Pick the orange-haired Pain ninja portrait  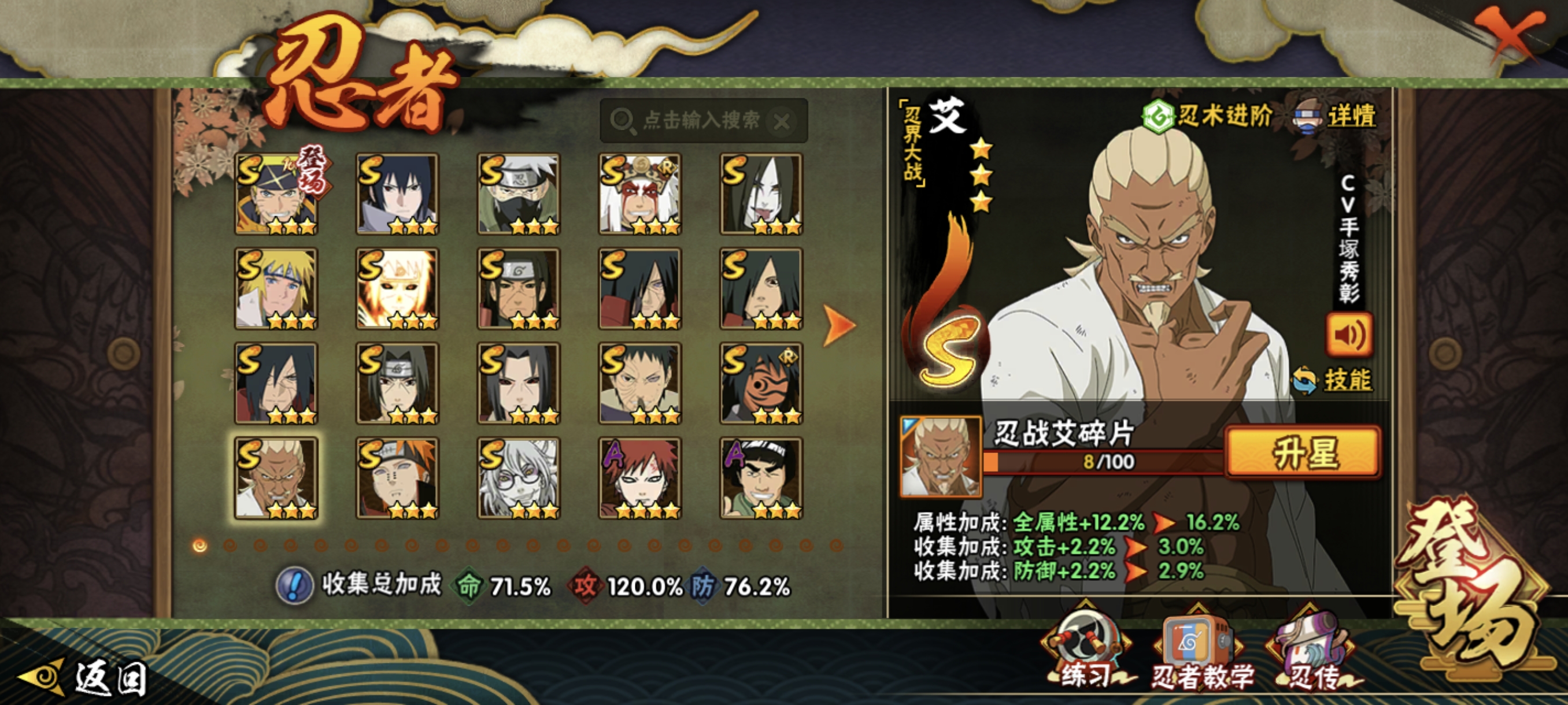[x=397, y=477]
